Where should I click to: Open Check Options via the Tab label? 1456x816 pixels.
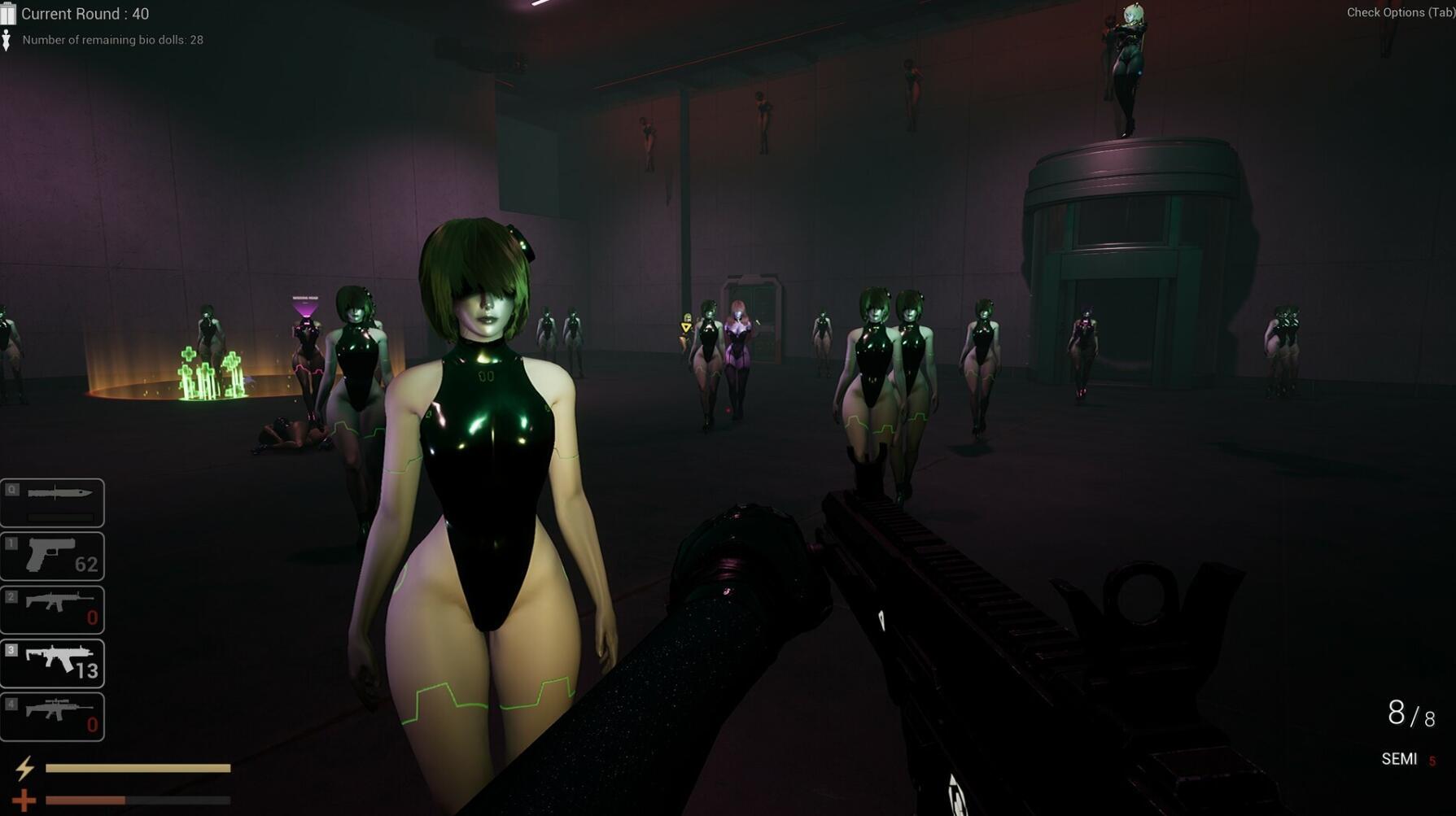[x=1401, y=12]
